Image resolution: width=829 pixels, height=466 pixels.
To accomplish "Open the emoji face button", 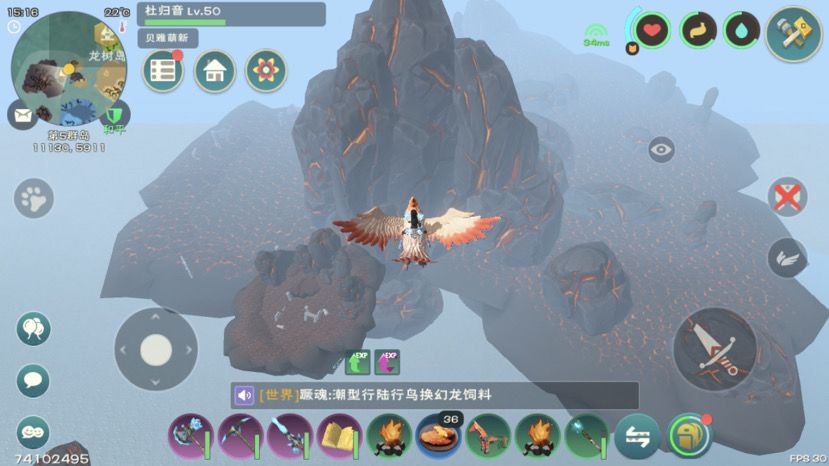I will tap(34, 431).
